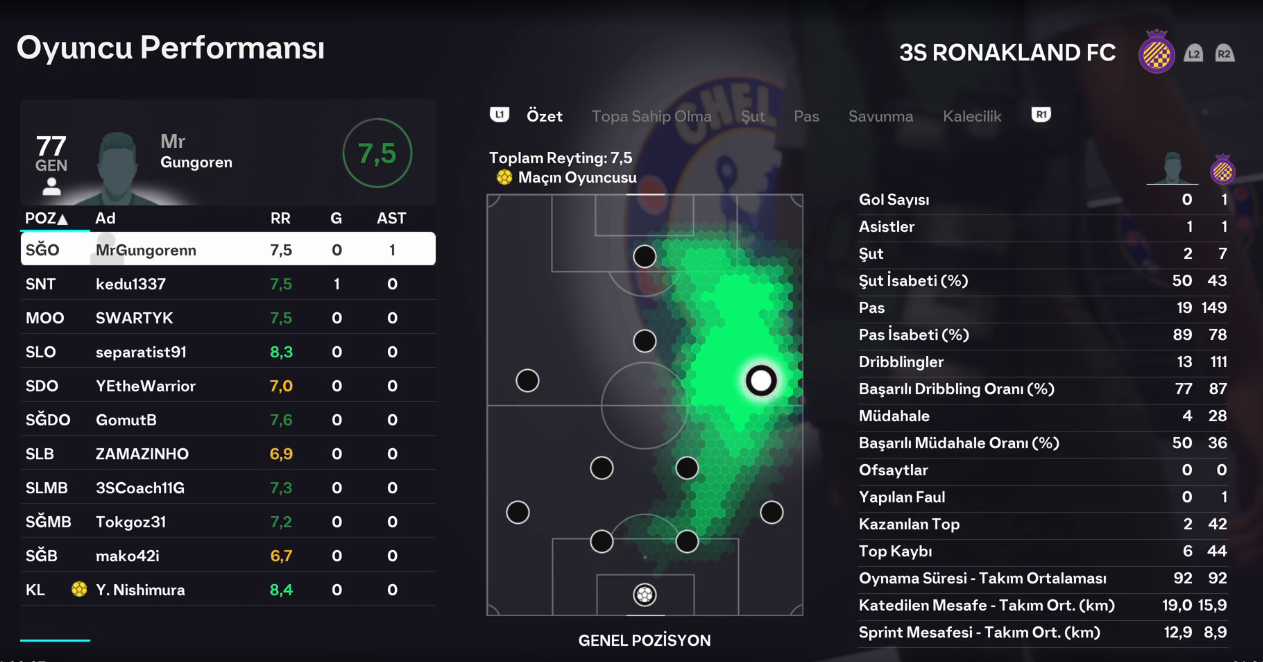Select player row MrGungorenn
This screenshot has height=662, width=1263.
(x=228, y=250)
